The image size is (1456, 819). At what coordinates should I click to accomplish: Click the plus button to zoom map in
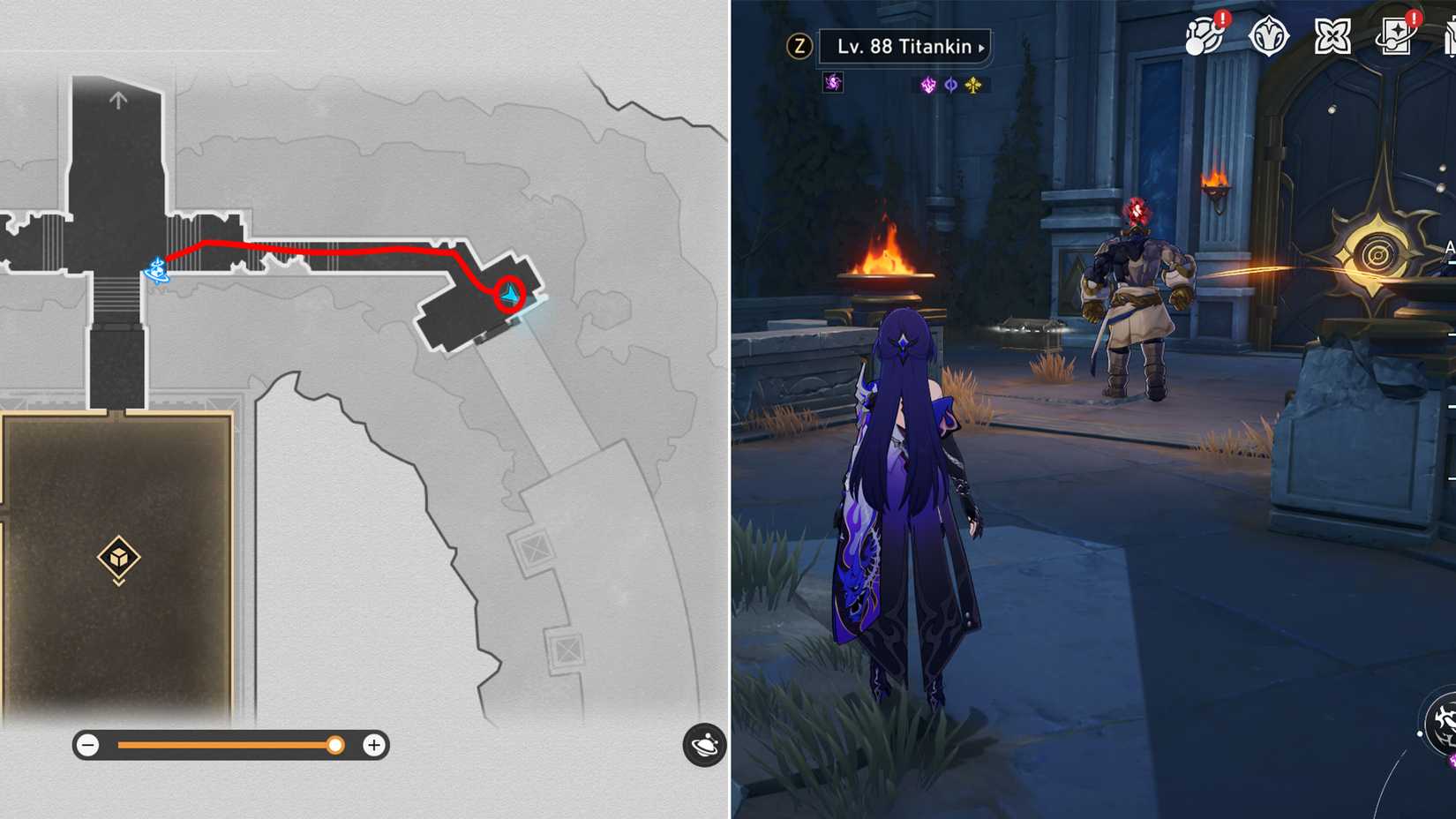373,745
